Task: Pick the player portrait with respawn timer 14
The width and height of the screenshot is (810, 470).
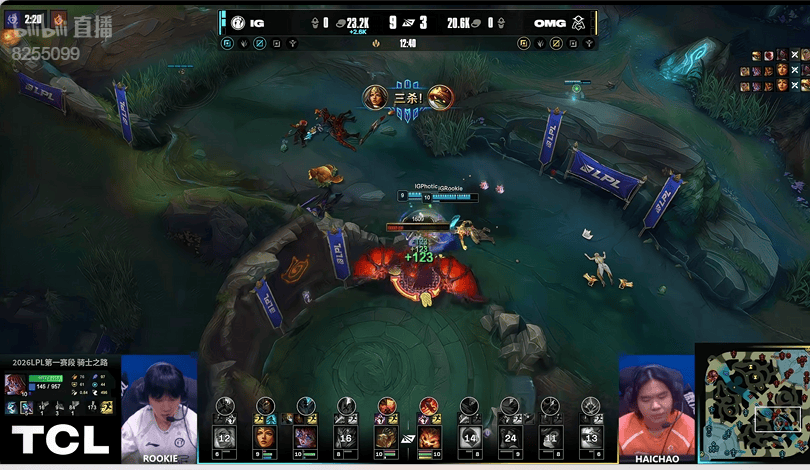Action: coord(469,437)
